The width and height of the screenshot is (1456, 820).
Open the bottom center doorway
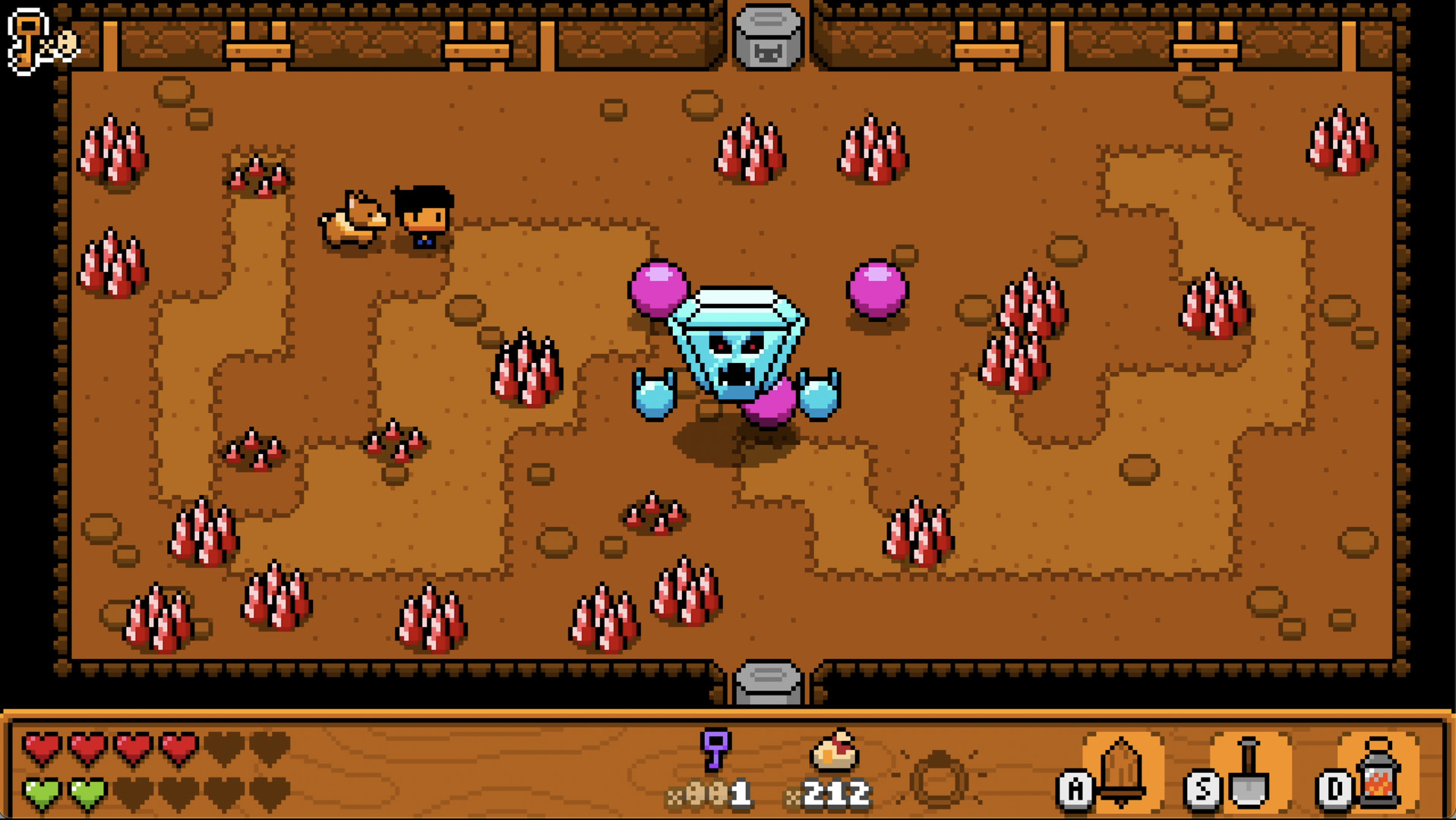(x=769, y=680)
